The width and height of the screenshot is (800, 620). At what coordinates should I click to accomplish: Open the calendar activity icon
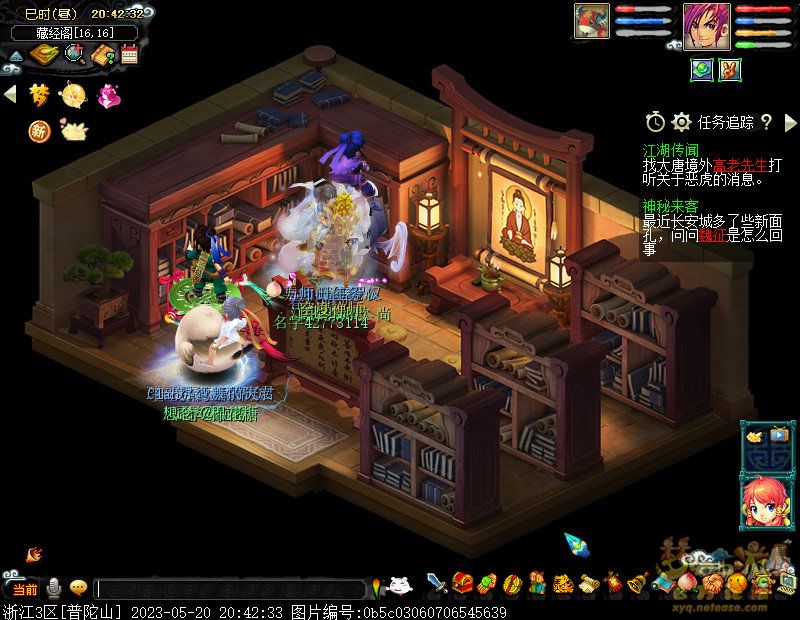[x=129, y=54]
